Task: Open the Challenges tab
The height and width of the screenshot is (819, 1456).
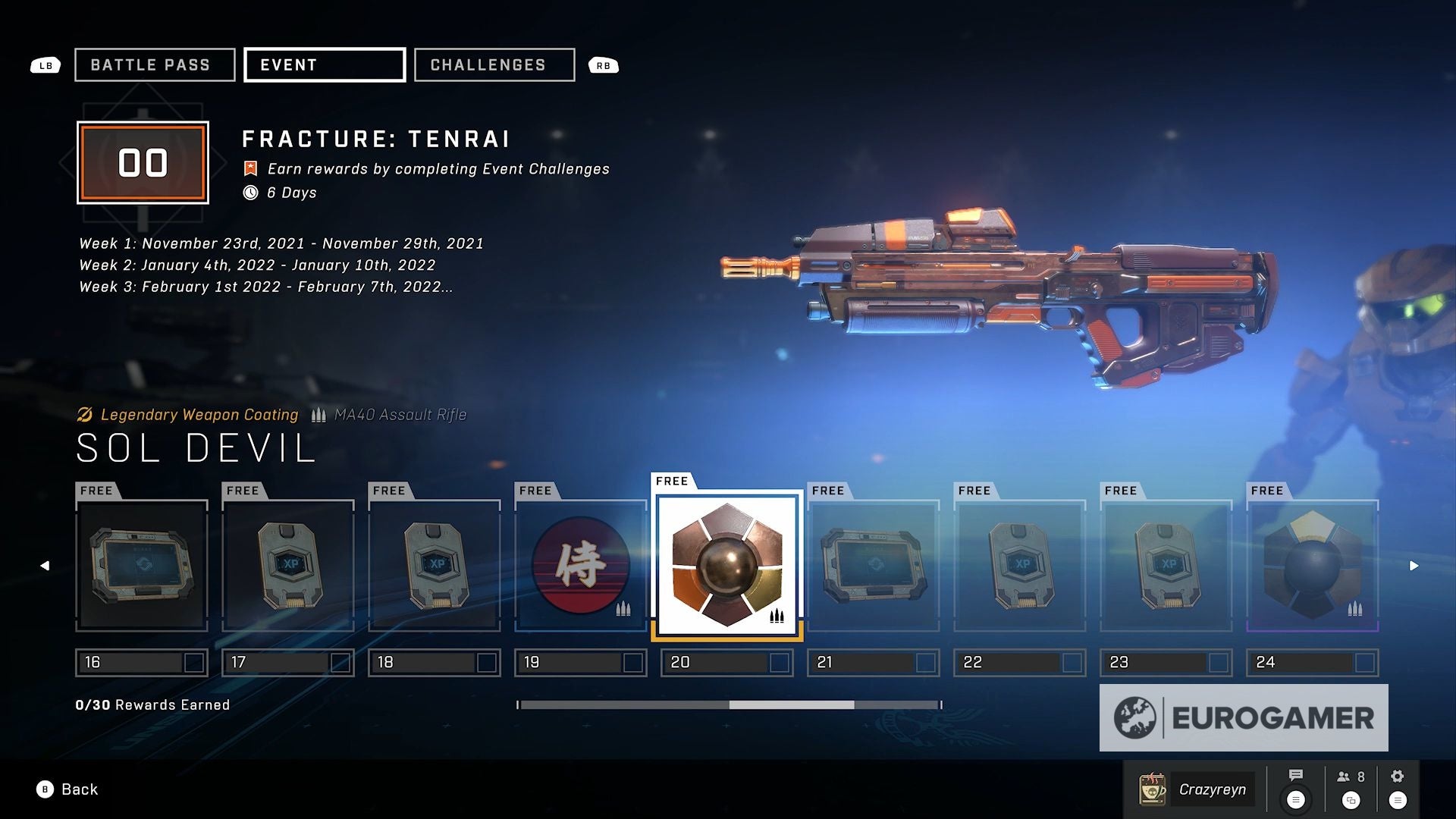Action: (x=494, y=65)
